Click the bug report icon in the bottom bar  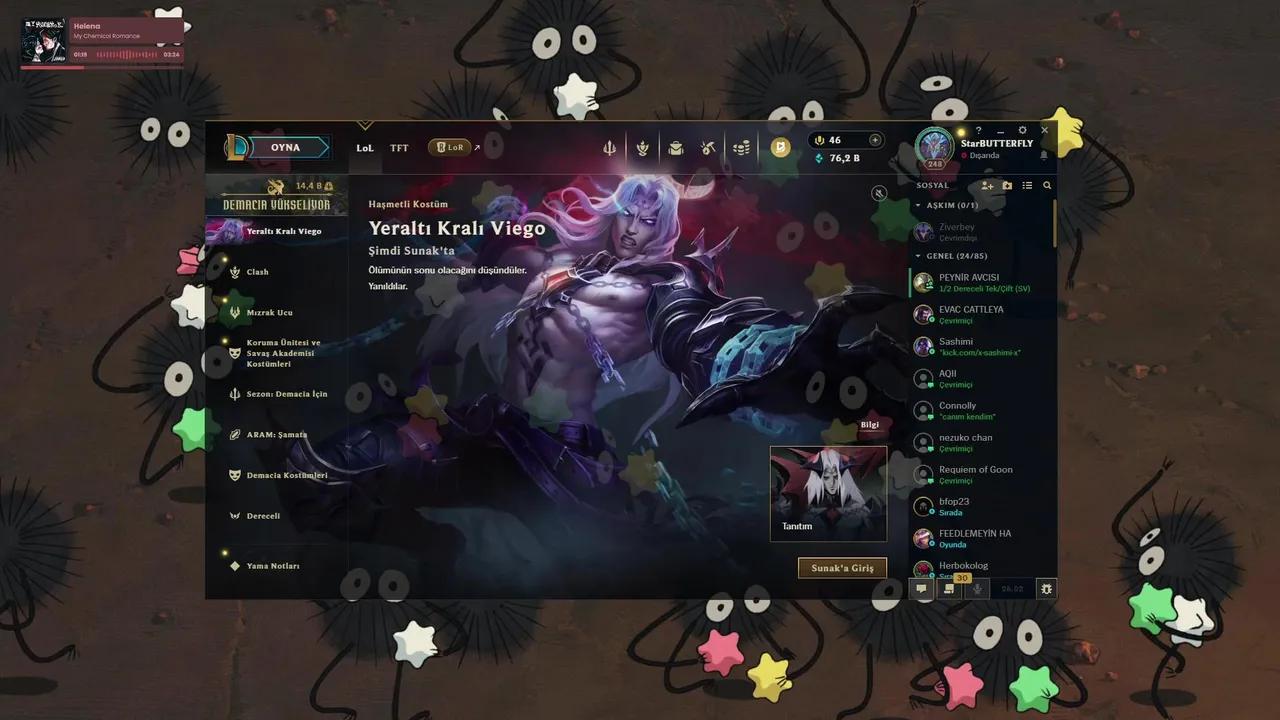(1046, 589)
